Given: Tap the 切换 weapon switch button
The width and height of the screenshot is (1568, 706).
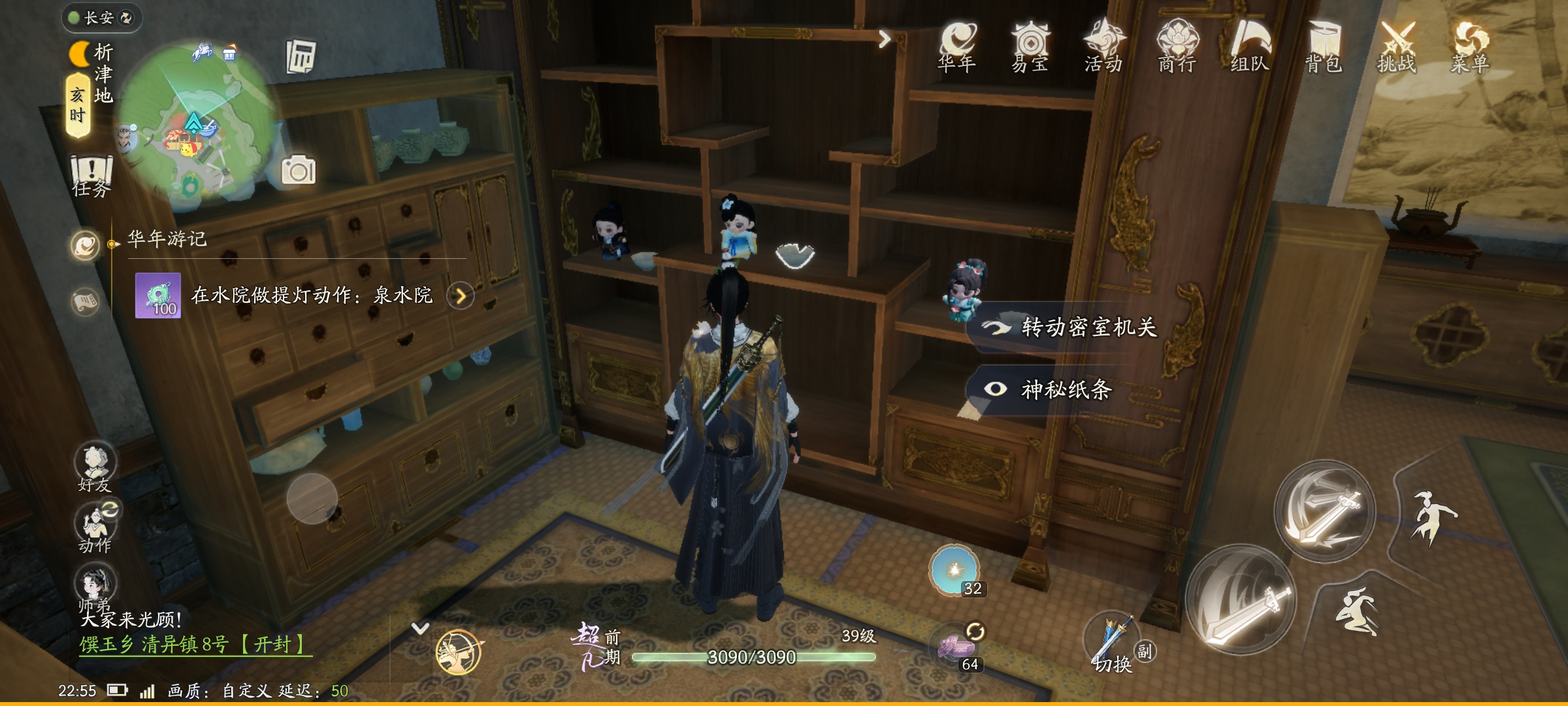Looking at the screenshot, I should 1111,644.
